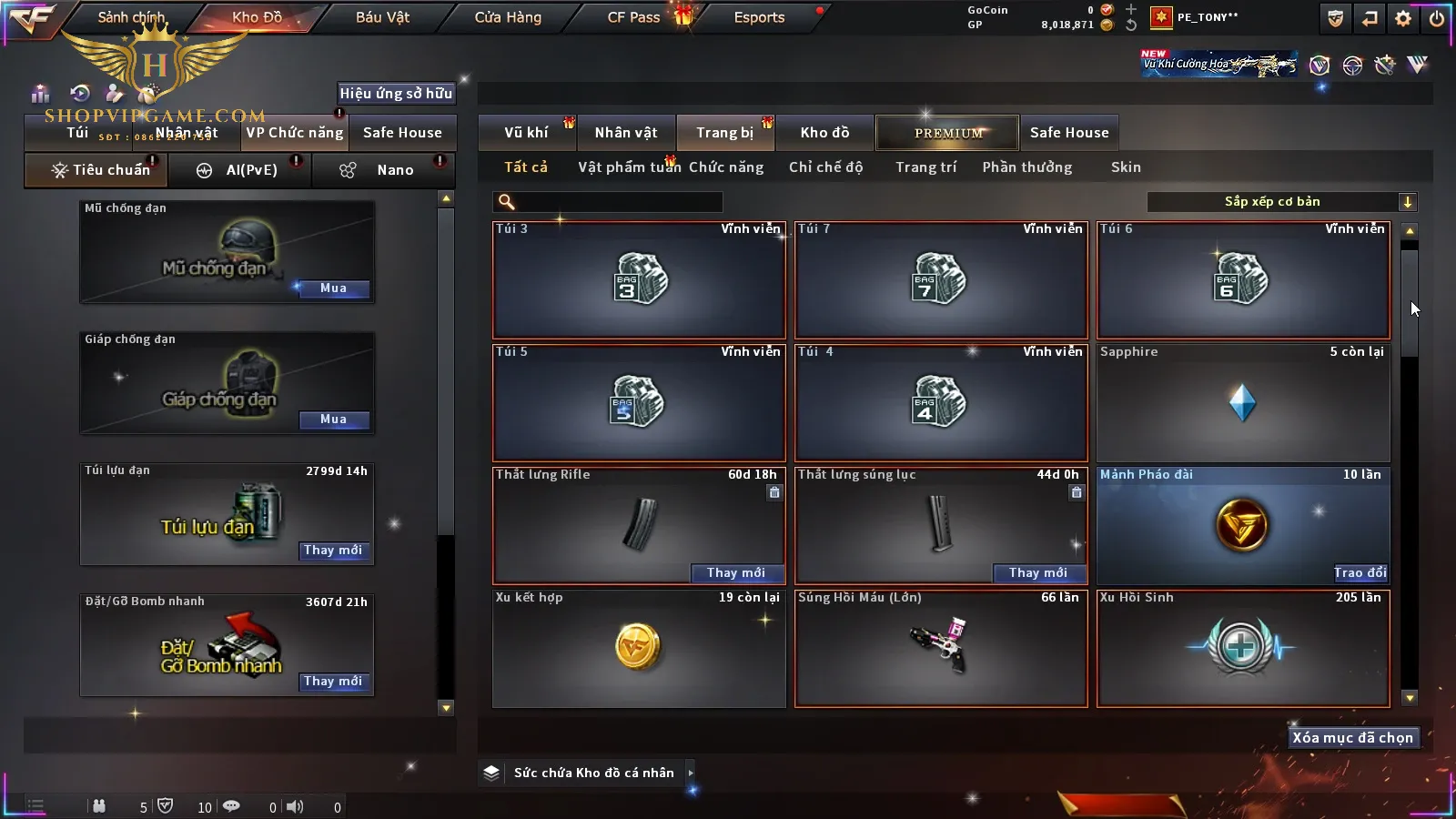Viewport: 1456px width, 819px height.
Task: Open the Sắp xếp cơ bản dropdown
Action: point(1281,202)
